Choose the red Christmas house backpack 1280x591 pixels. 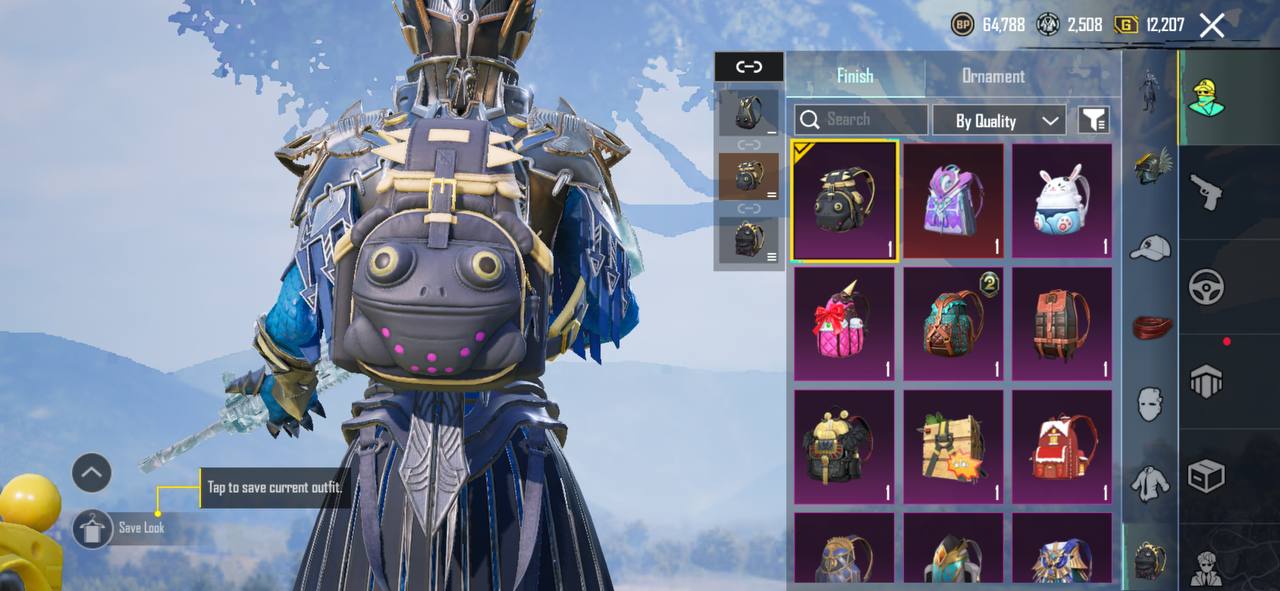tap(1062, 448)
